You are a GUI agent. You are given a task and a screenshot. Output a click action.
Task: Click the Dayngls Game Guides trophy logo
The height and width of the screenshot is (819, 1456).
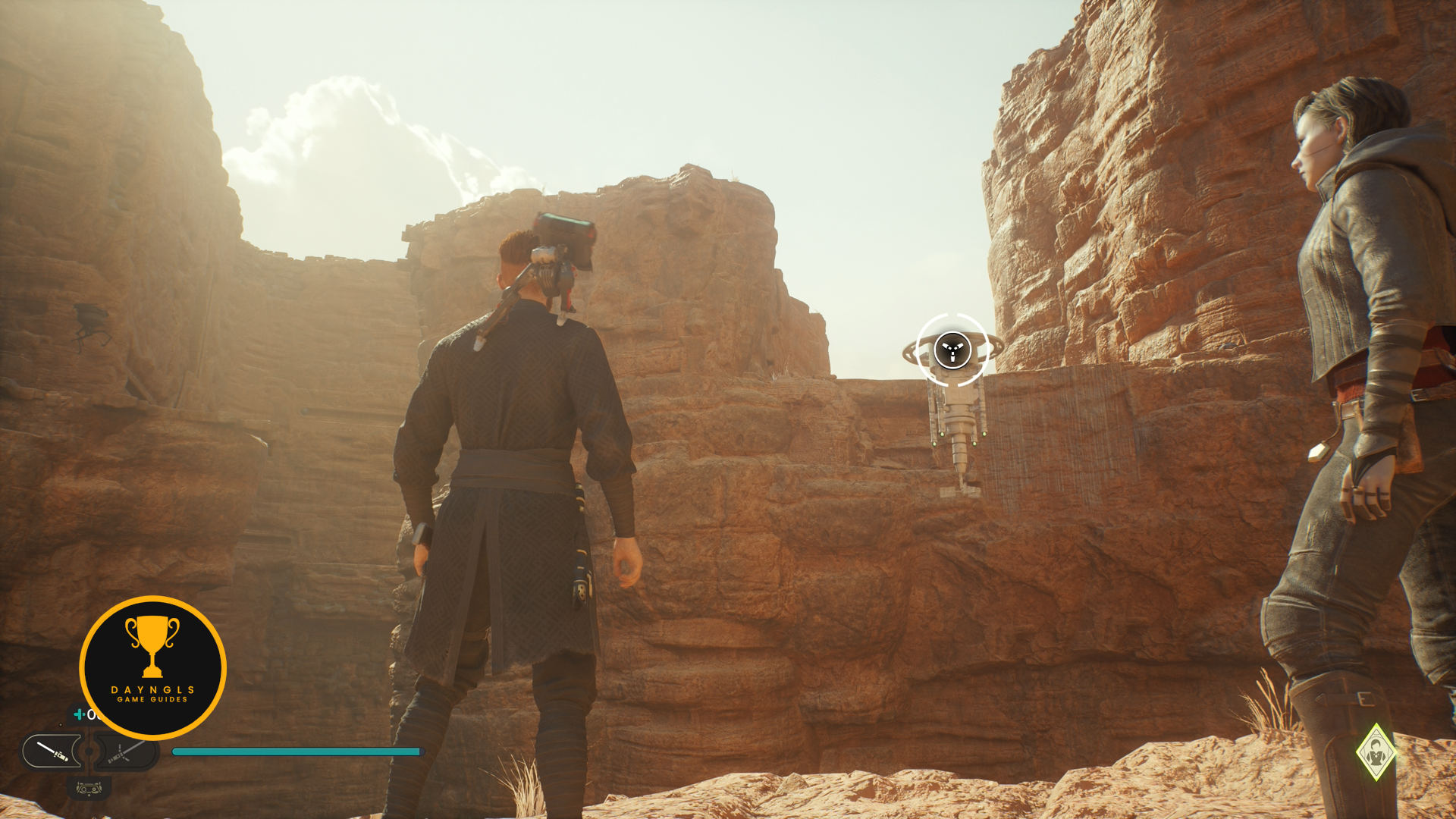tap(152, 667)
